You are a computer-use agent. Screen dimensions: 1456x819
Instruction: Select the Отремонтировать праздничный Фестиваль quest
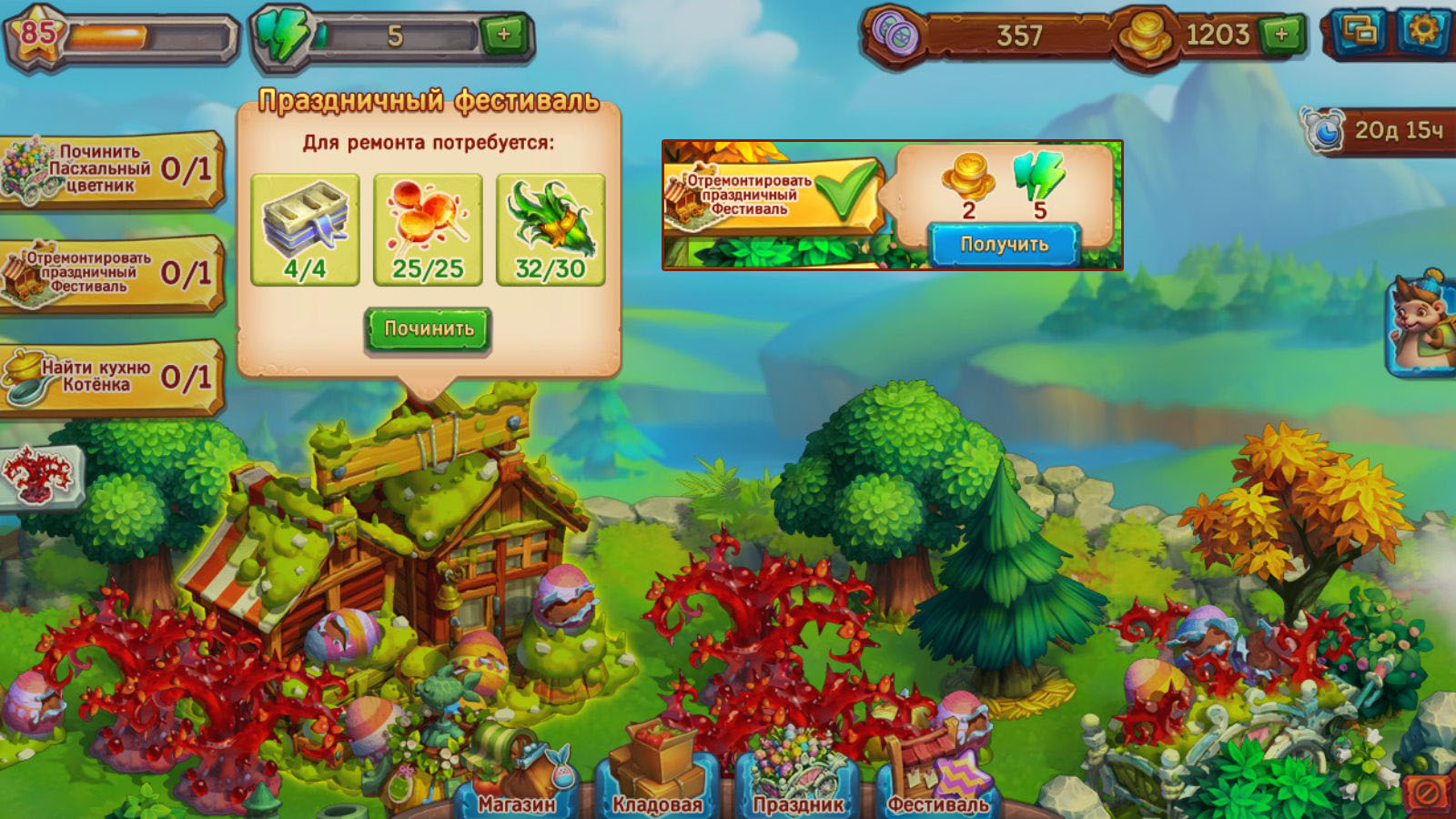coord(109,273)
